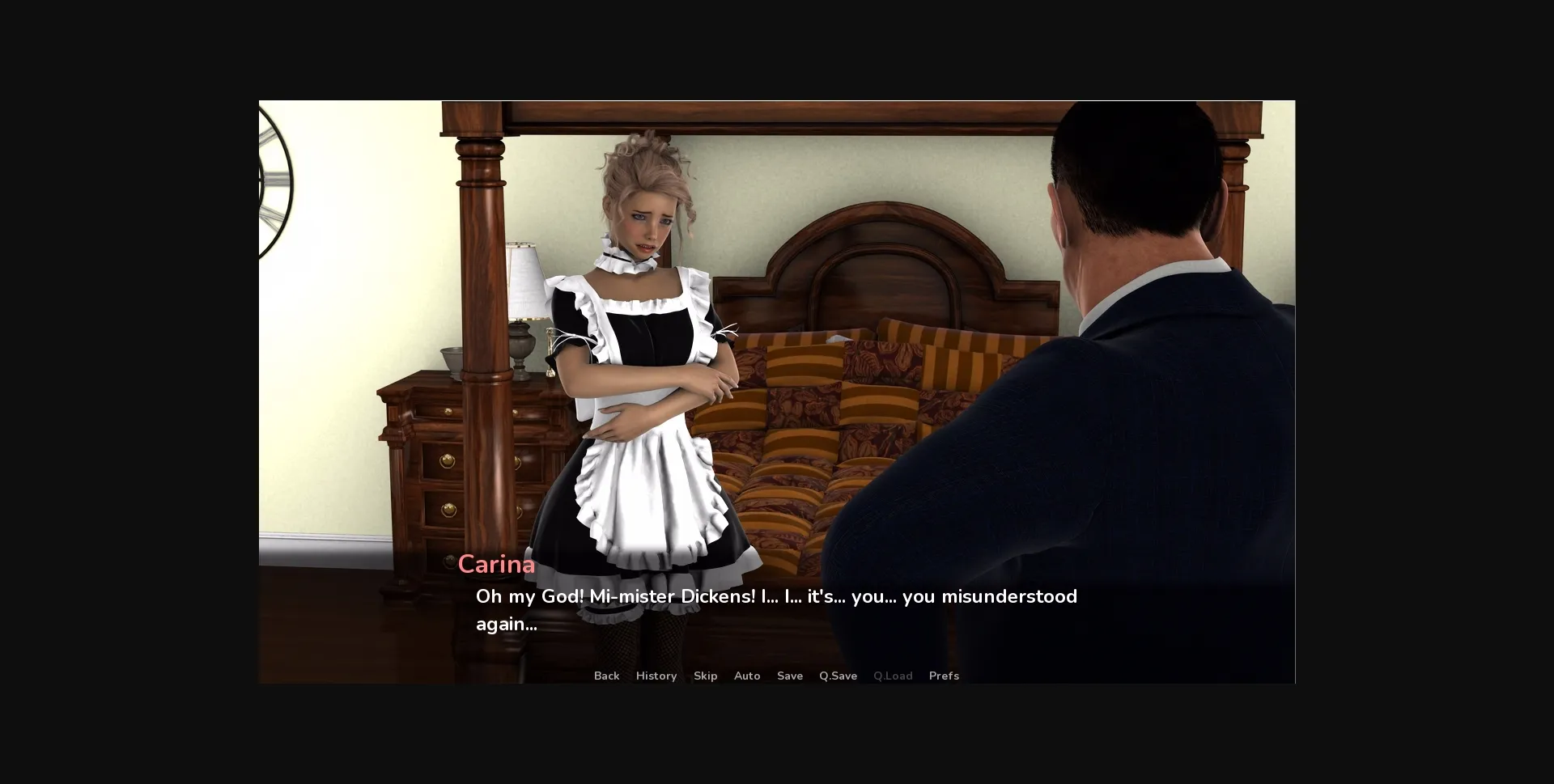Select Auto from the quick menu bar
Image resolution: width=1554 pixels, height=784 pixels.
(x=747, y=676)
